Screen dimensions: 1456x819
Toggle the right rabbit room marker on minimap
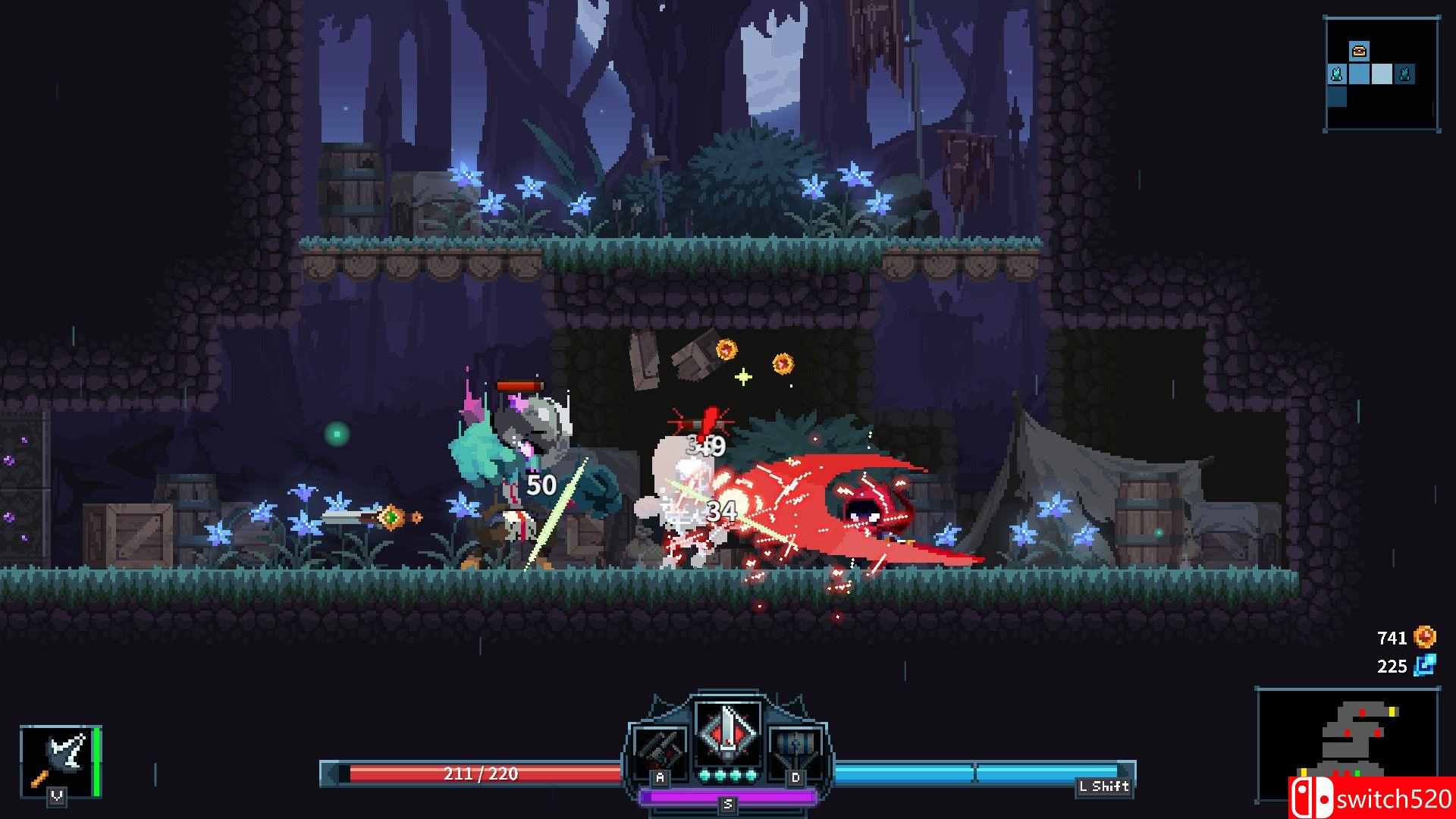pyautogui.click(x=1404, y=74)
